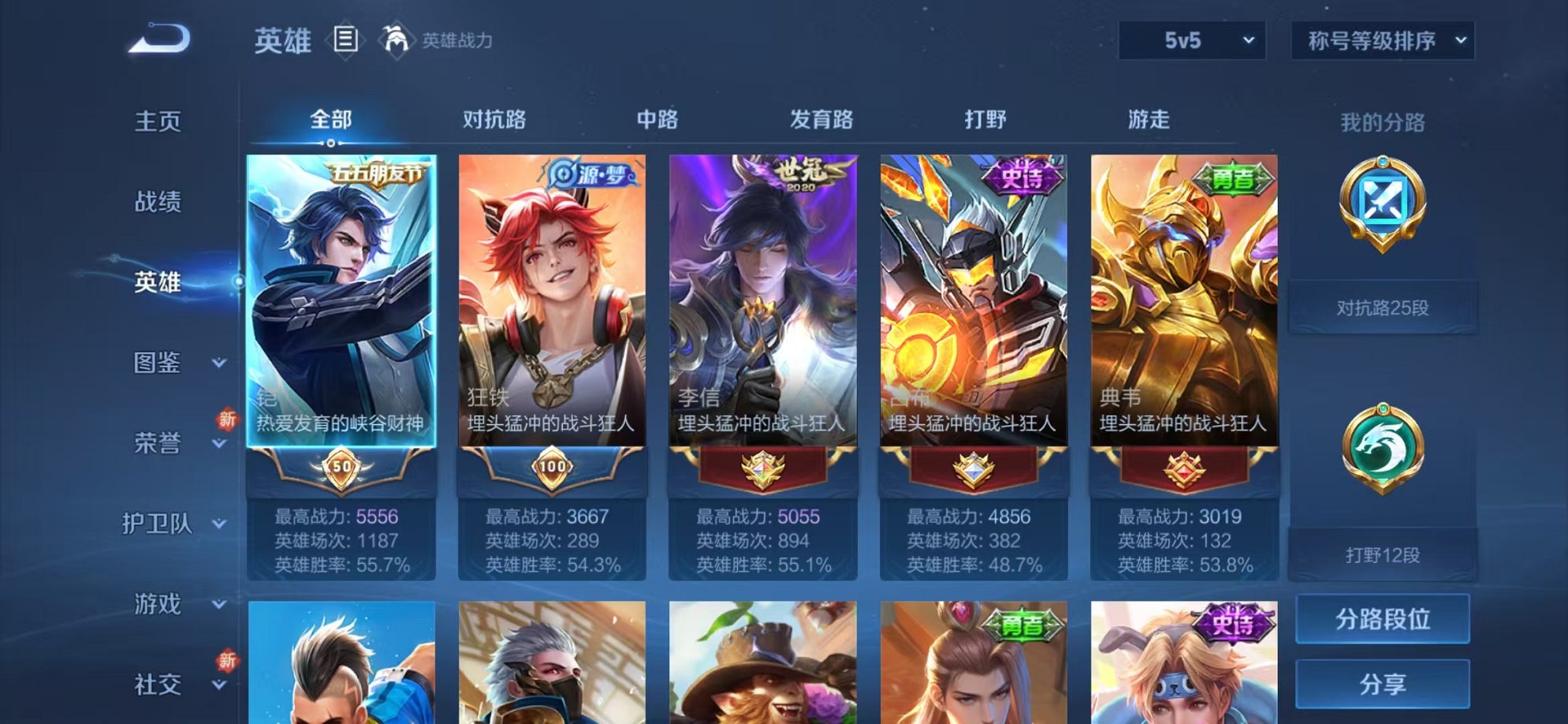The image size is (1568, 724).
Task: Open the 战绩 menu item in the sidebar
Action: (x=157, y=201)
